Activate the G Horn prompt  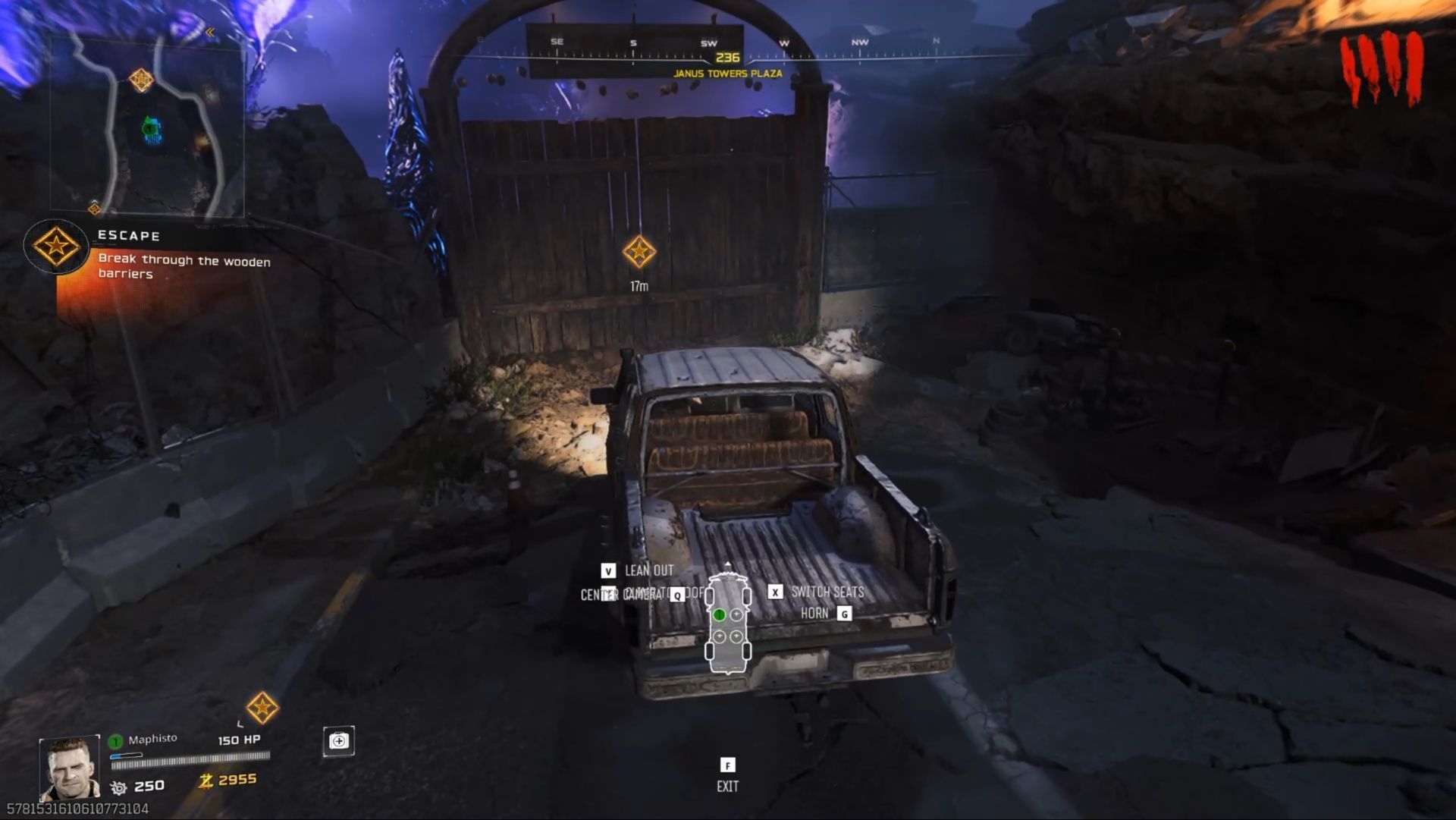[844, 614]
